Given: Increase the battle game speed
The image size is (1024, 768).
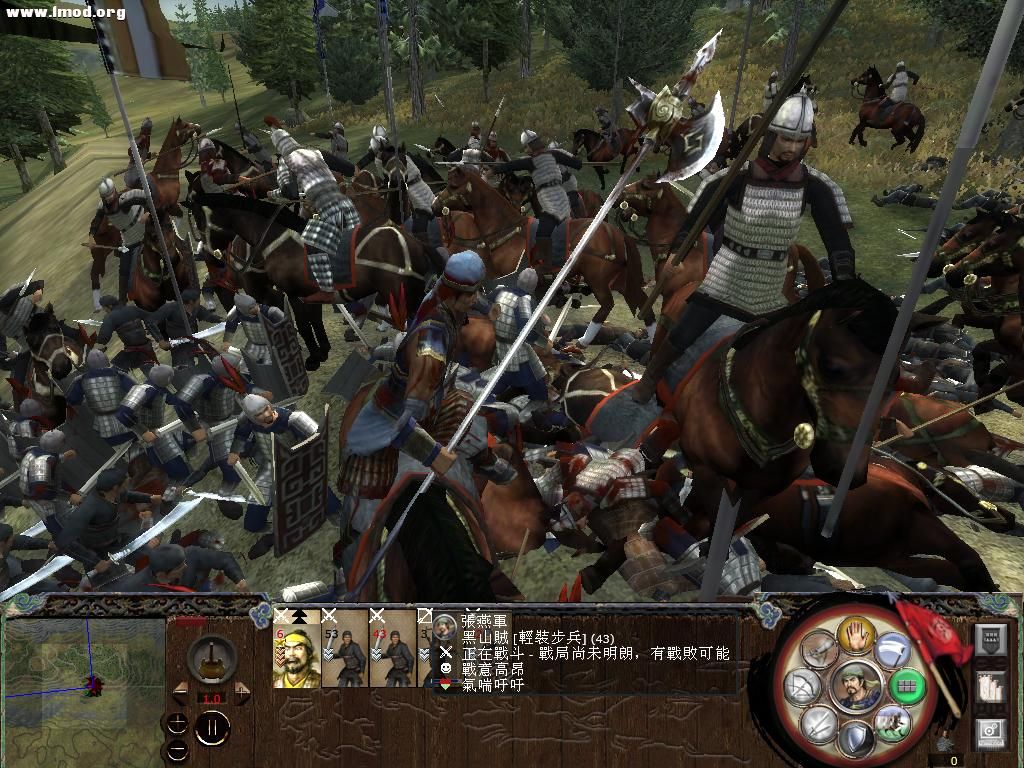Looking at the screenshot, I should coord(240,691).
